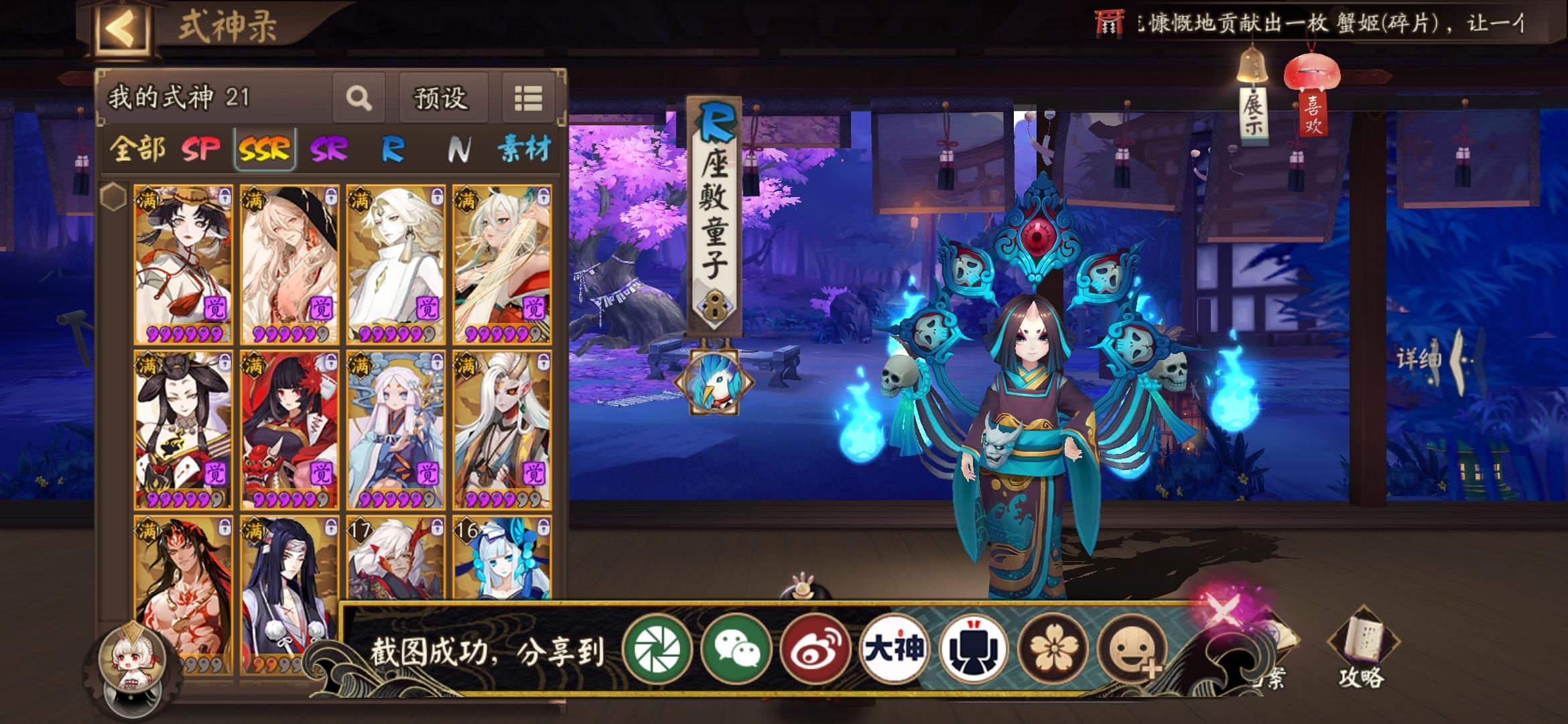Select the 喜欢 (like) hanging tag

click(x=1311, y=117)
